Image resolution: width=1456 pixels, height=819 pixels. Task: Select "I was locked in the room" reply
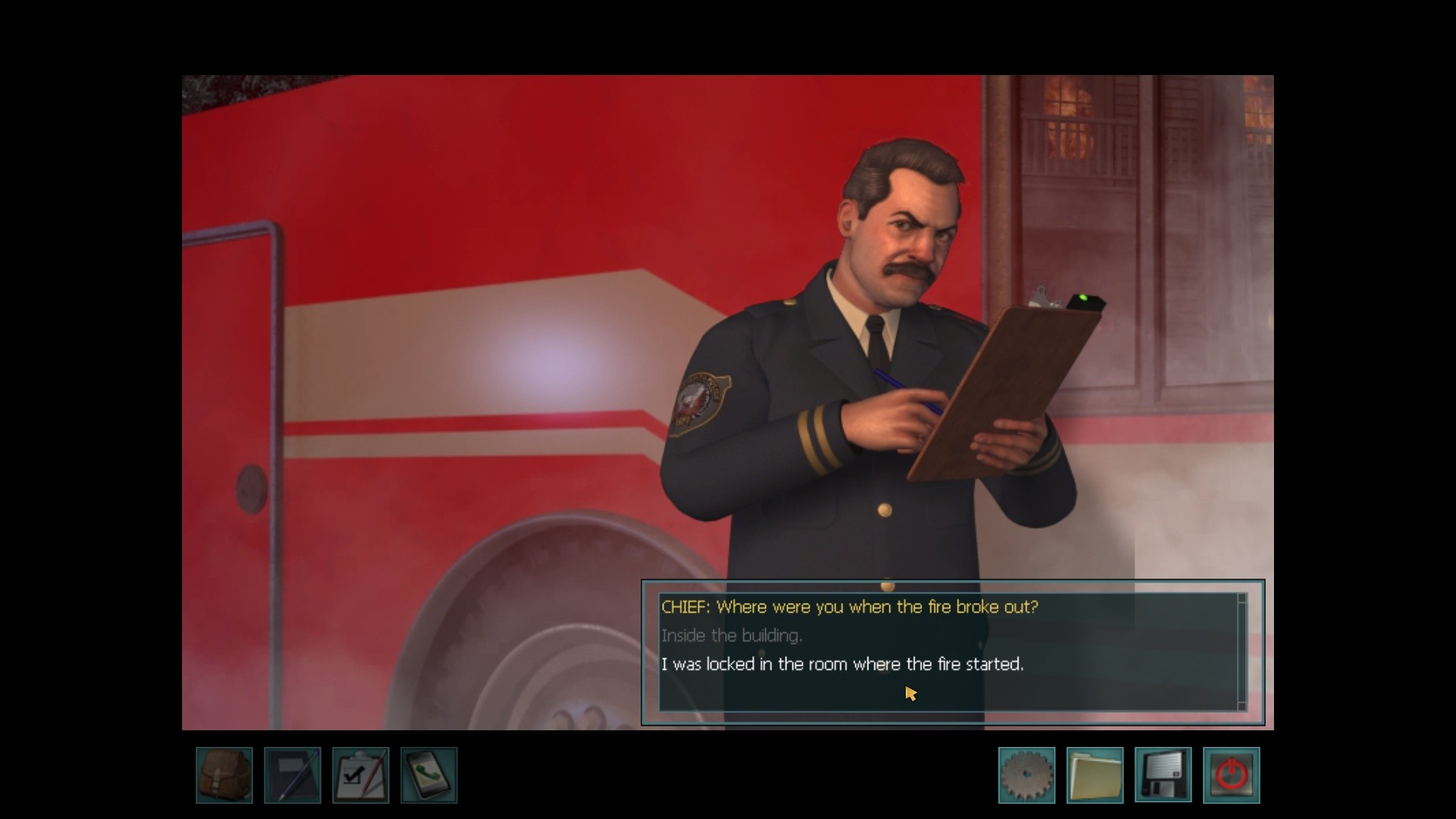coord(842,664)
